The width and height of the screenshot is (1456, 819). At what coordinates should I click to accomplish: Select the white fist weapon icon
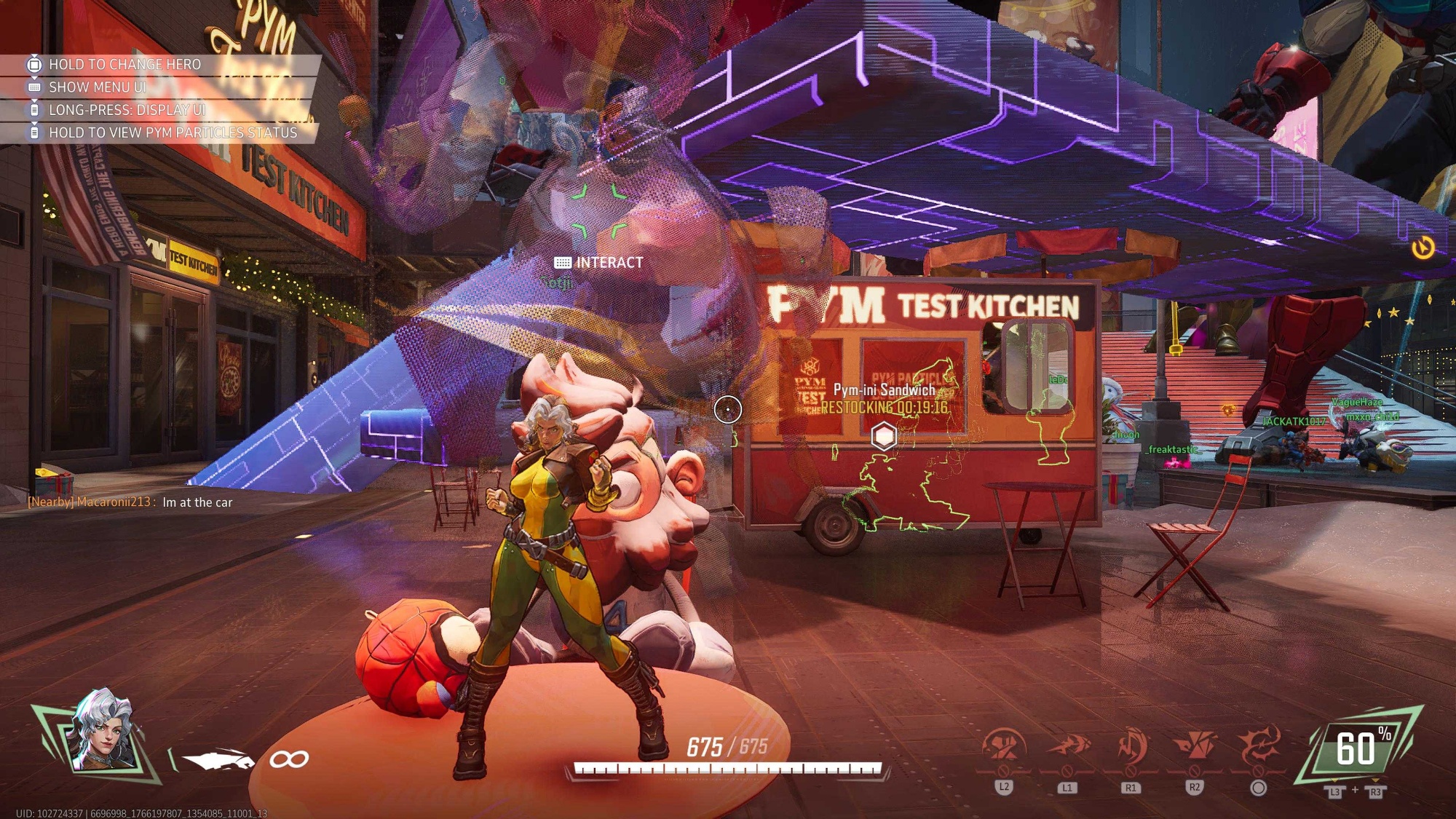point(217,760)
